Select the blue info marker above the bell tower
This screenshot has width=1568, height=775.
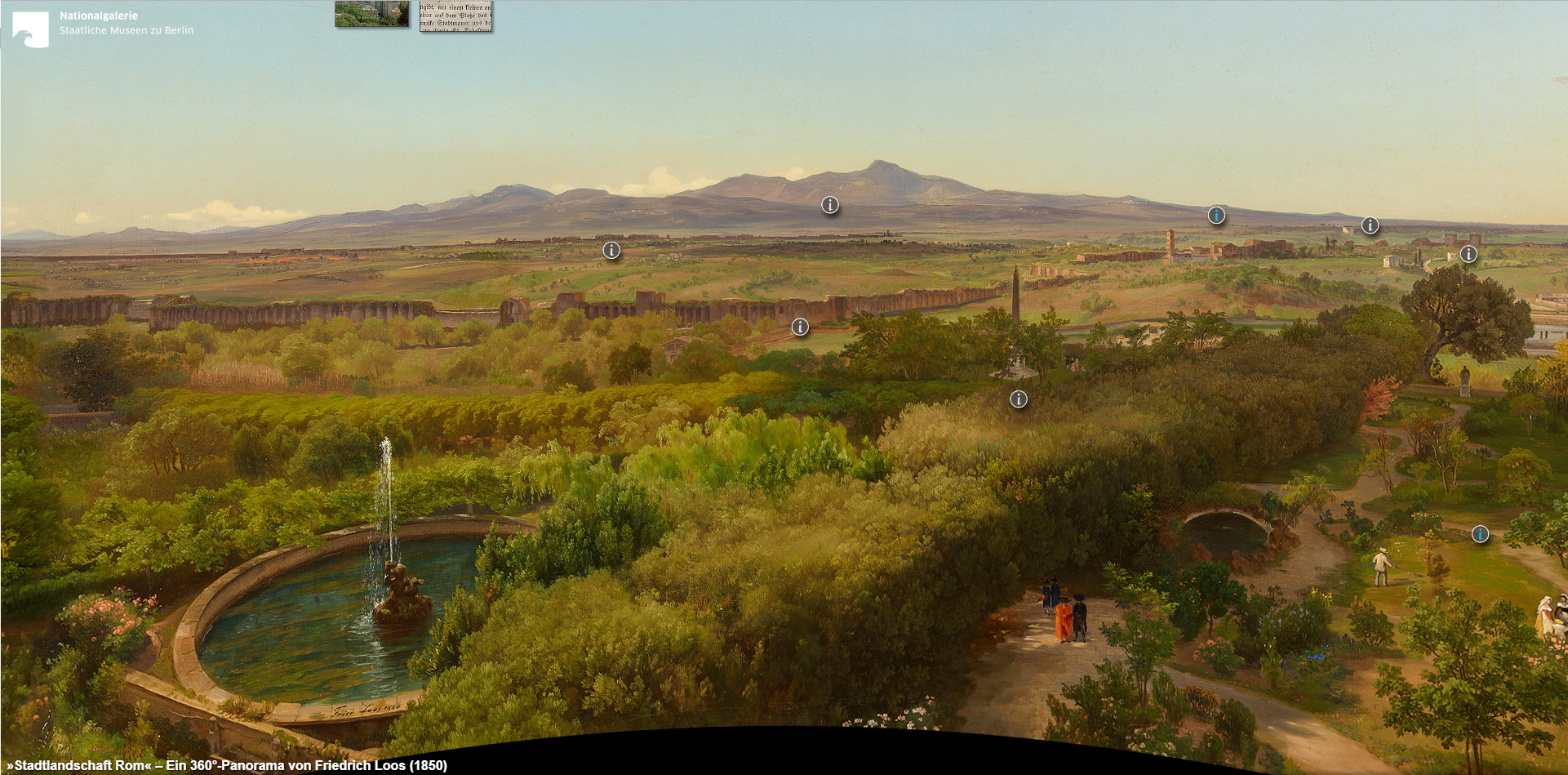1216,216
